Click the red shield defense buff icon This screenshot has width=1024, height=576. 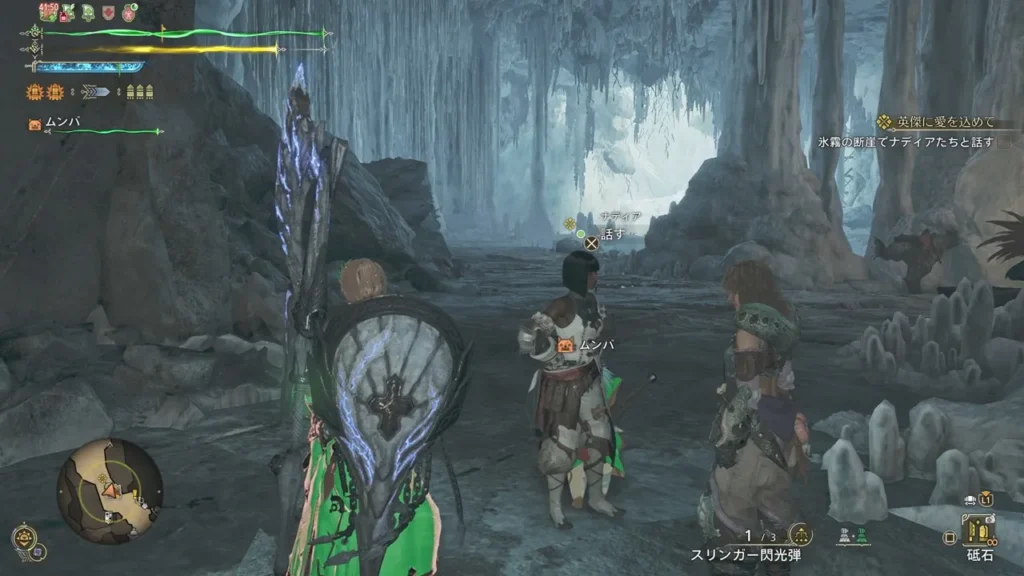pyautogui.click(x=109, y=14)
